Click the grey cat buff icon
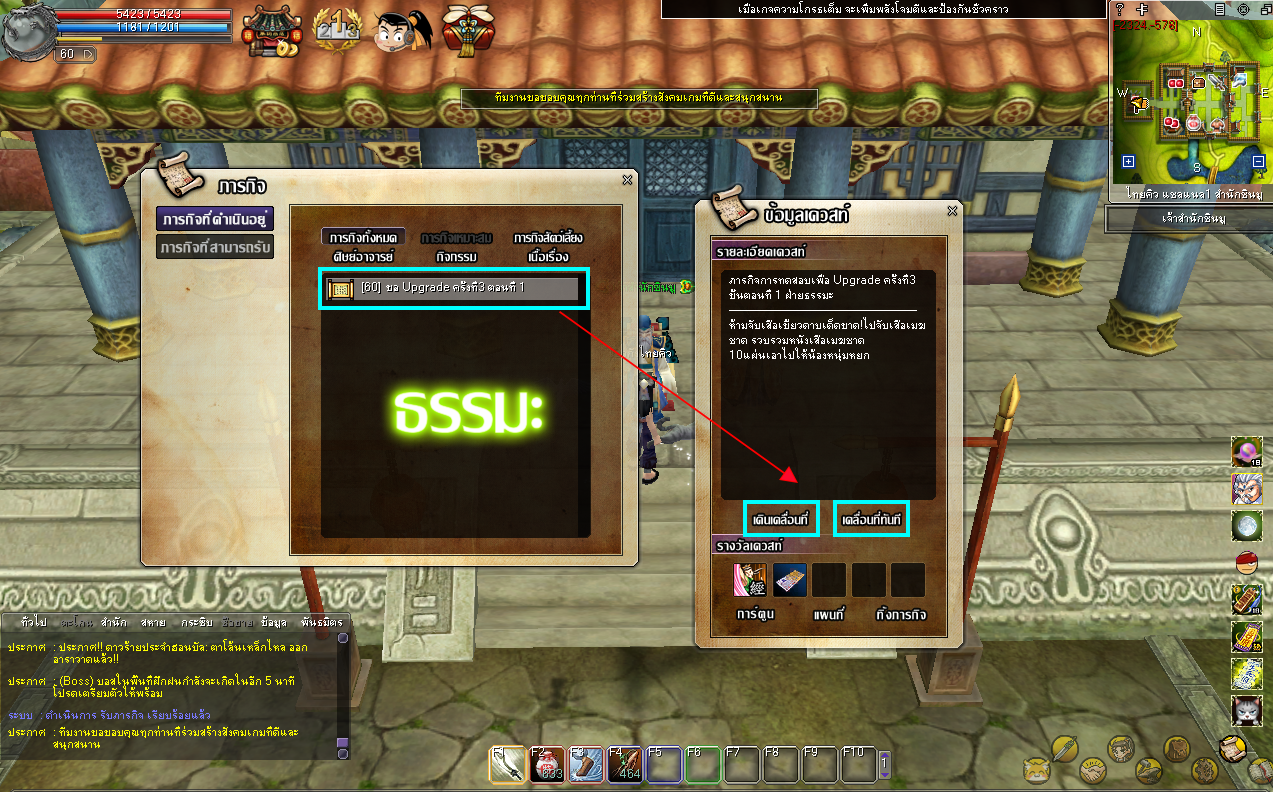Viewport: 1273px width, 792px height. point(1246,711)
